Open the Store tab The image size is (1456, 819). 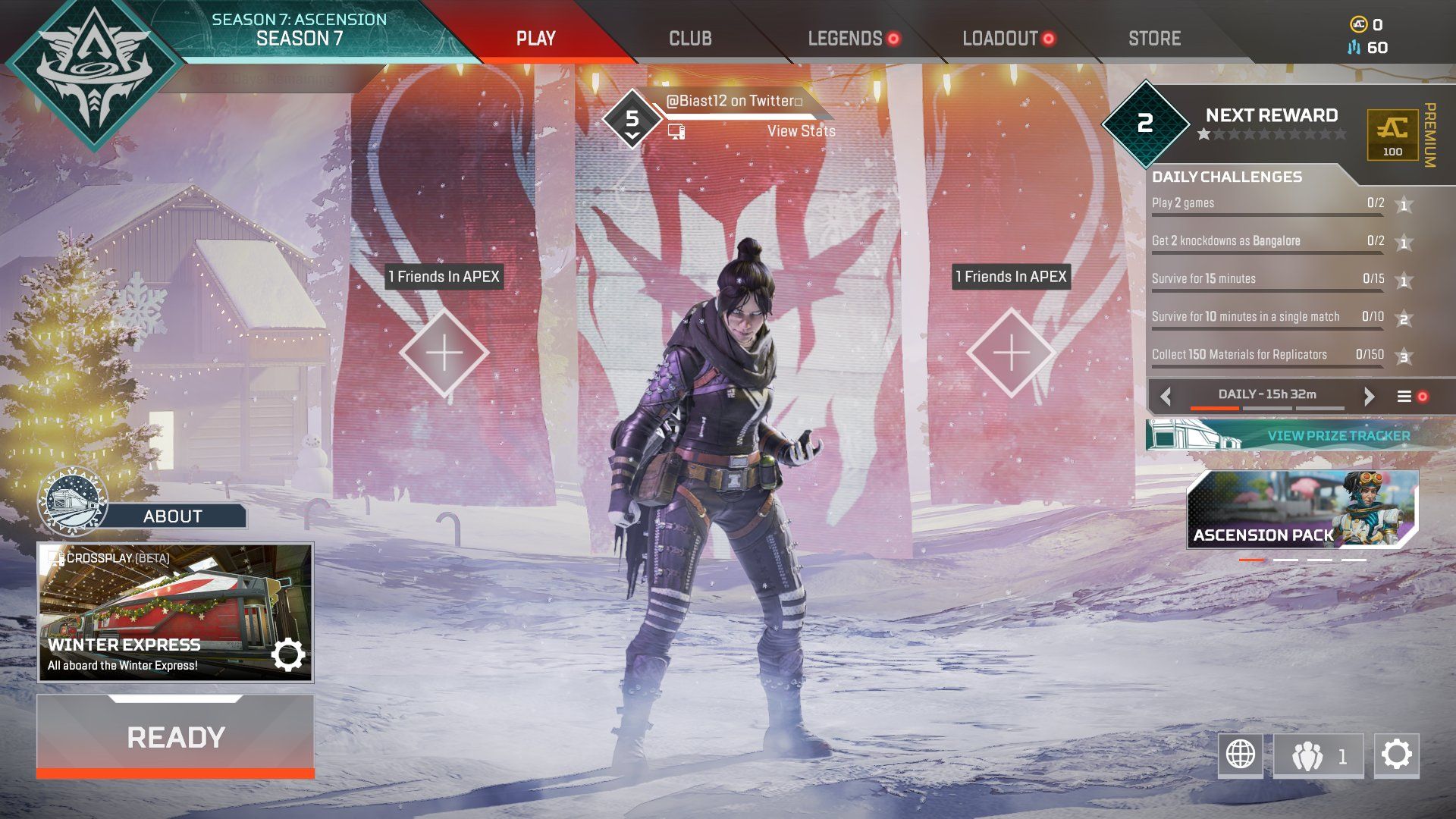tap(1154, 39)
